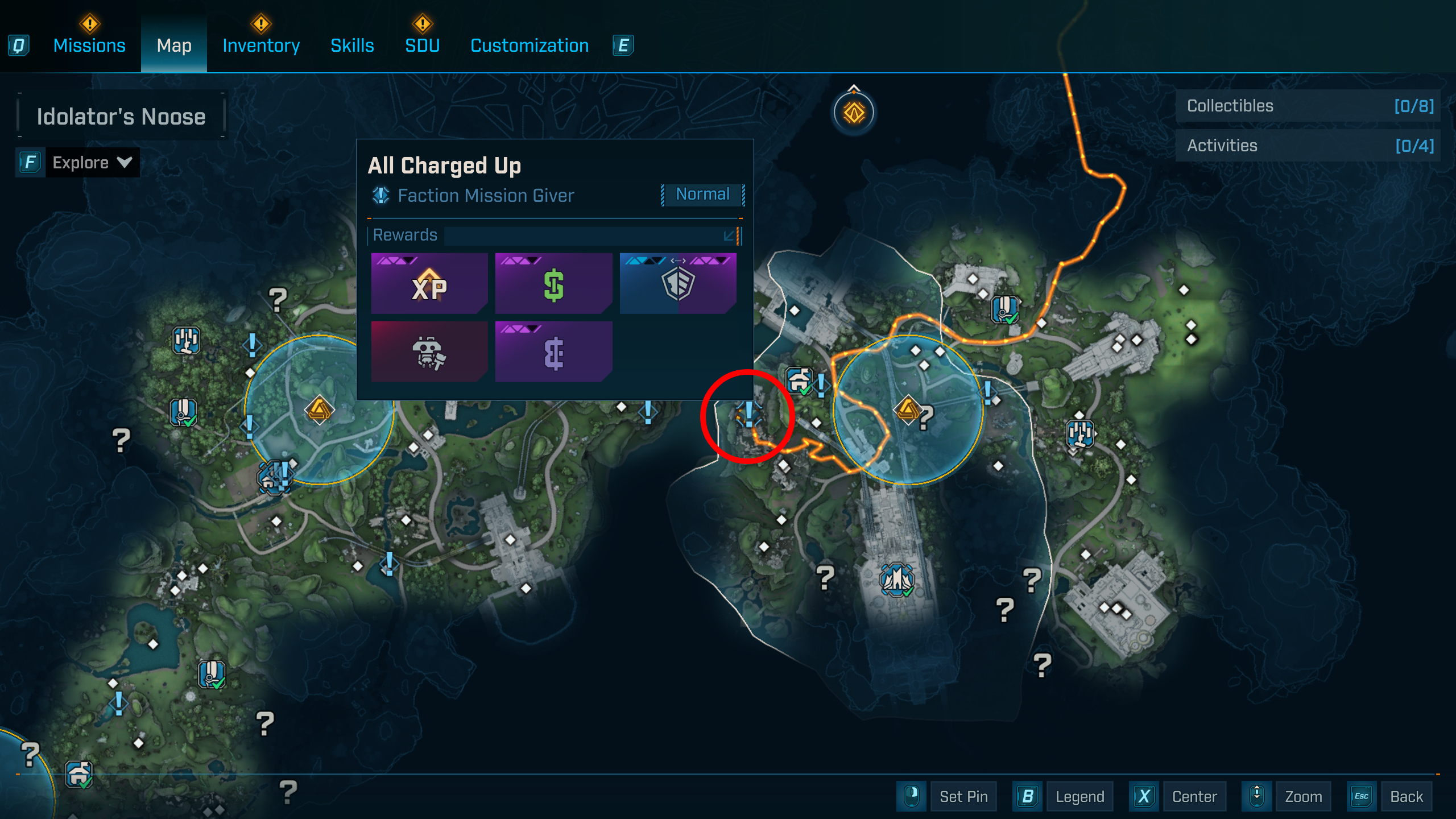The height and width of the screenshot is (819, 1456).
Task: Open the Inventory tab
Action: pos(261,45)
